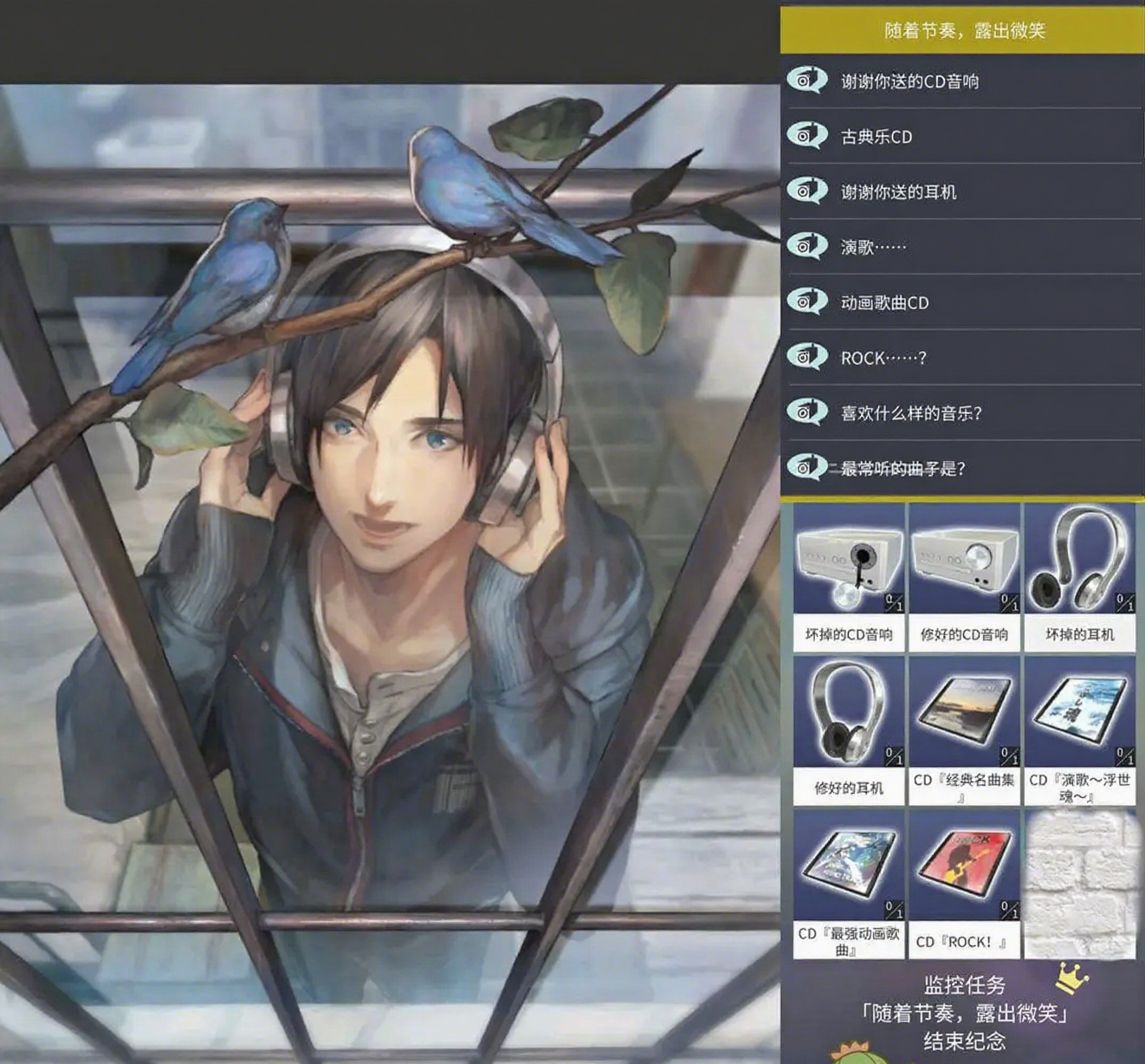The height and width of the screenshot is (1064, 1145).
Task: Choose the CD『经典名曲集』 item
Action: point(964,729)
